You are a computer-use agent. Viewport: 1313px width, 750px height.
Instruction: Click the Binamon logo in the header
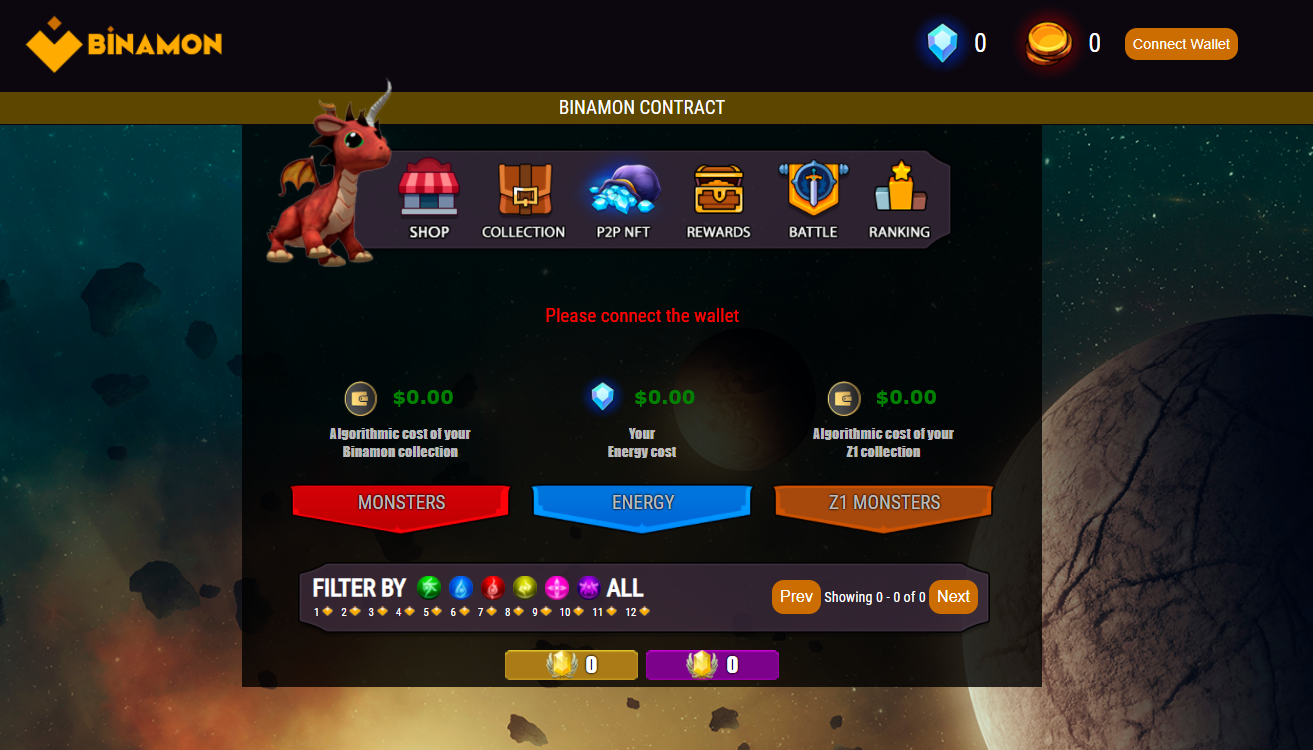coord(124,44)
